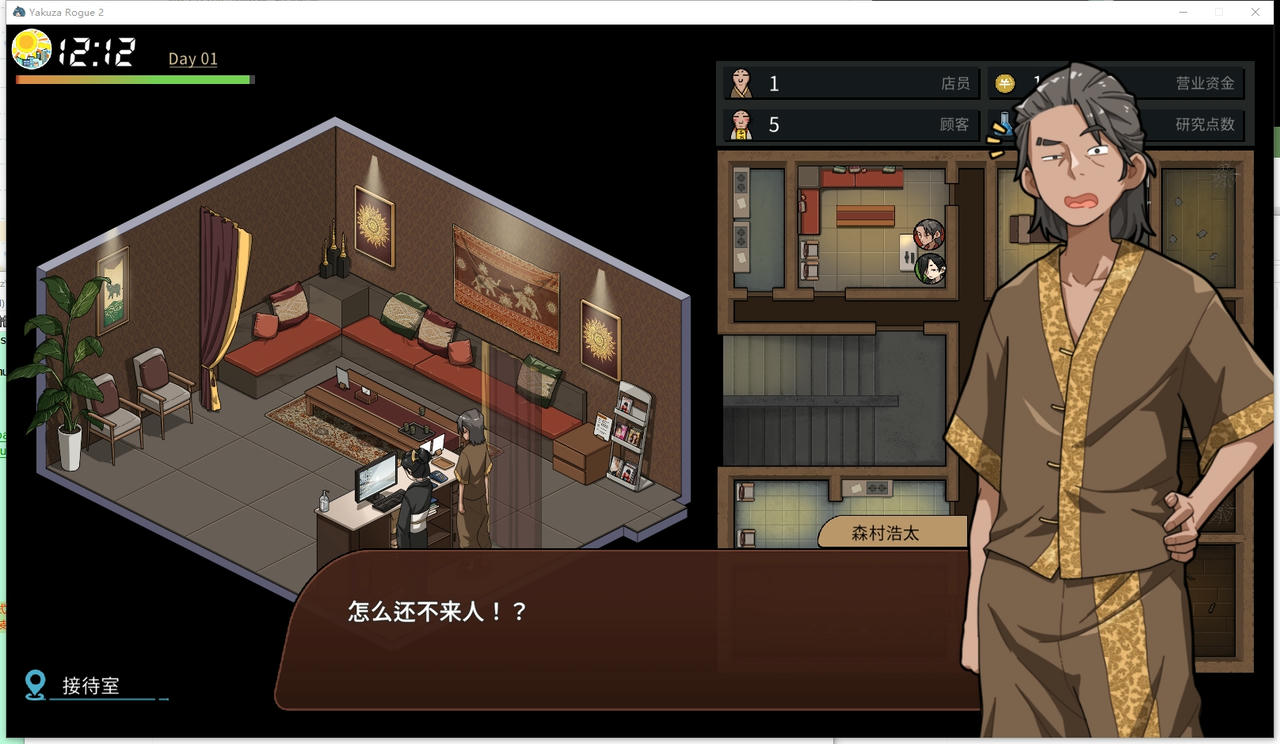Click the customer portrait icon in the 顾客 row
The image size is (1280, 744).
point(742,124)
